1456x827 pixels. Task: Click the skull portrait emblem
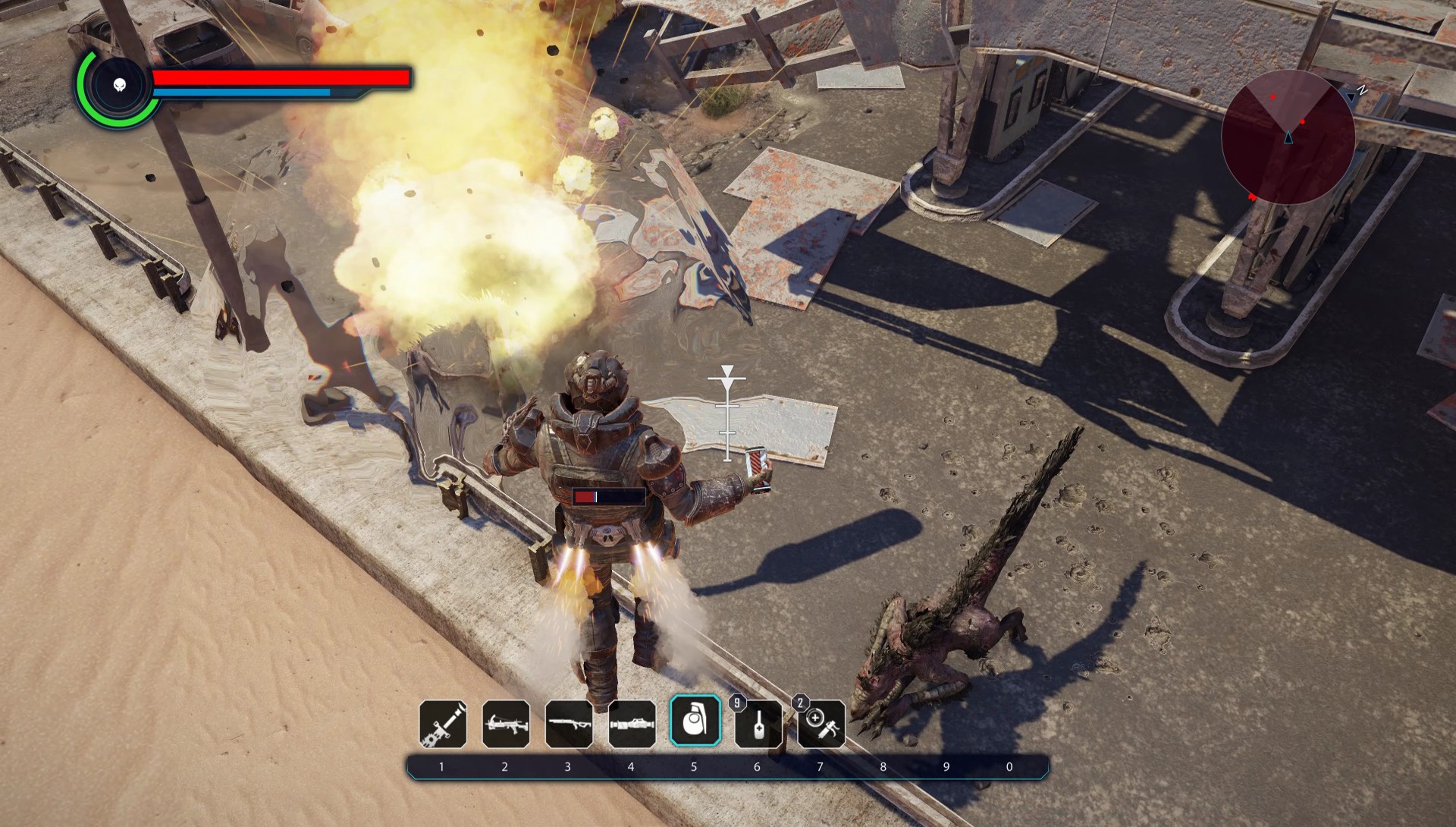pos(119,85)
